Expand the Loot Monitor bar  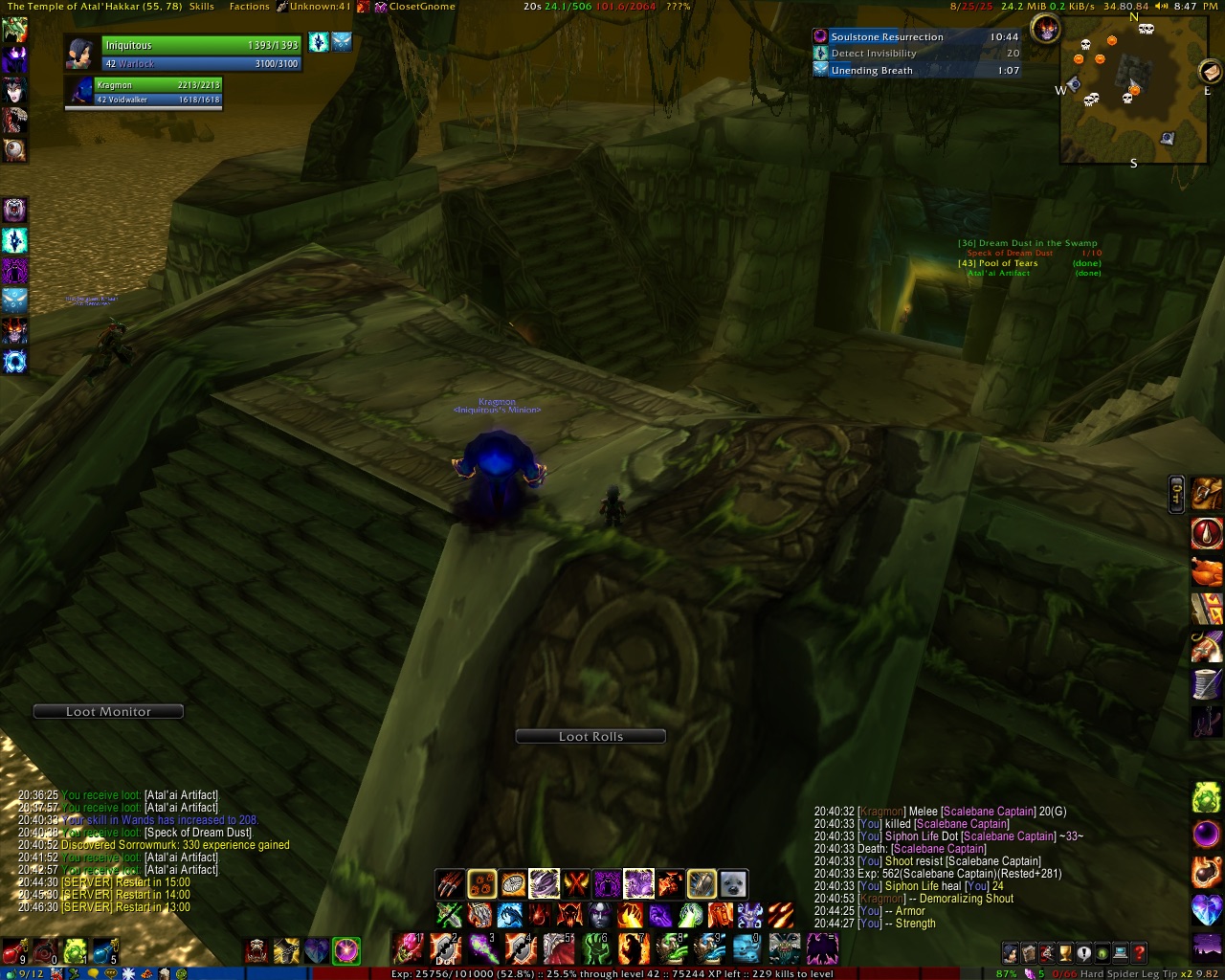pyautogui.click(x=107, y=711)
